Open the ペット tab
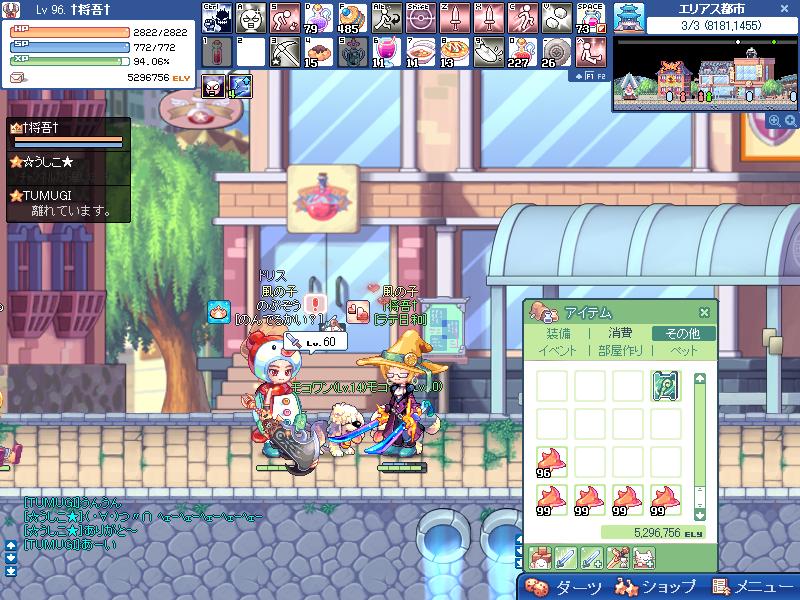Screen dimensions: 800x600 click(x=684, y=350)
